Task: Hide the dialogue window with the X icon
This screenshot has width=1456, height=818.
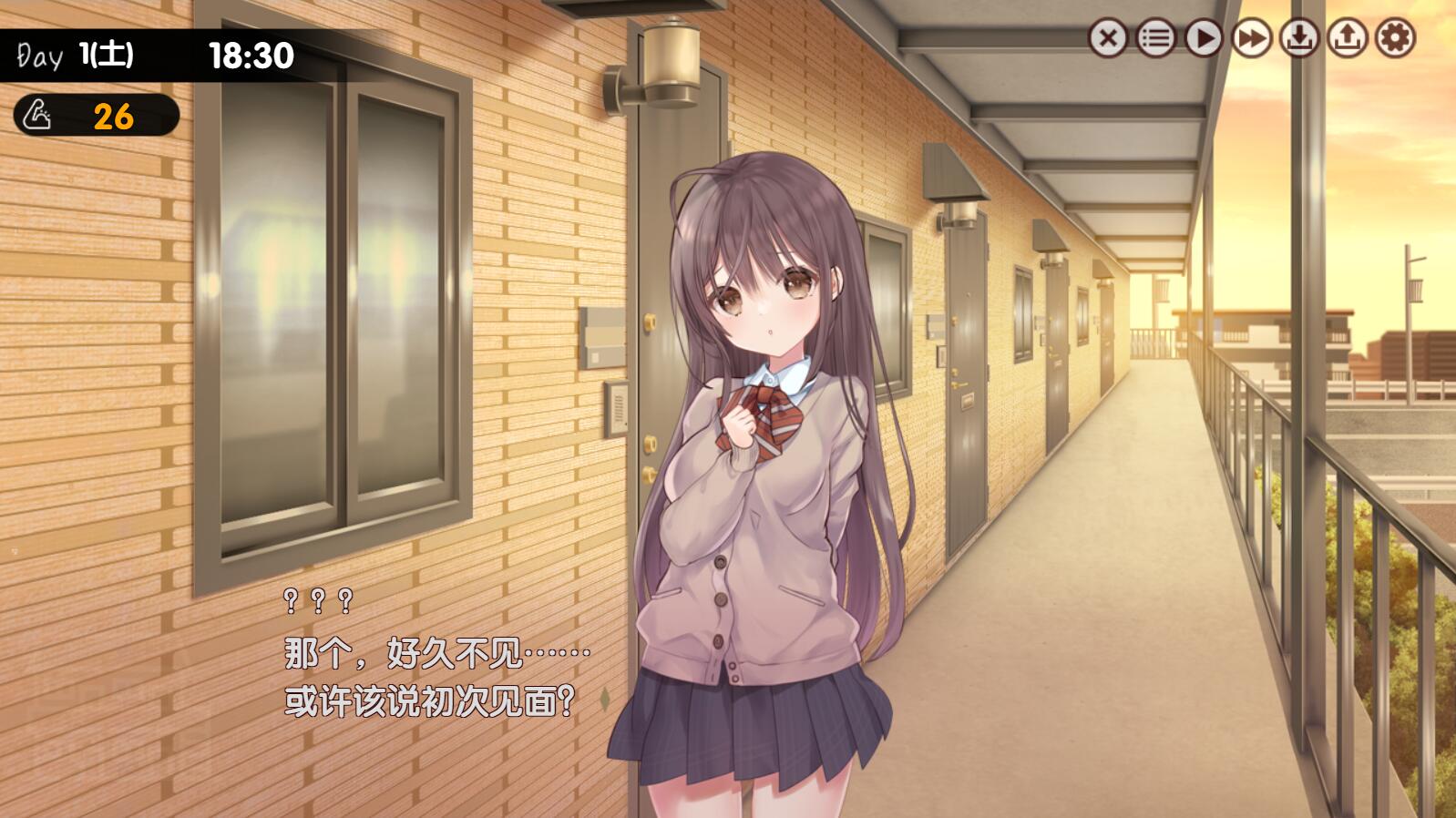Action: [x=1108, y=38]
